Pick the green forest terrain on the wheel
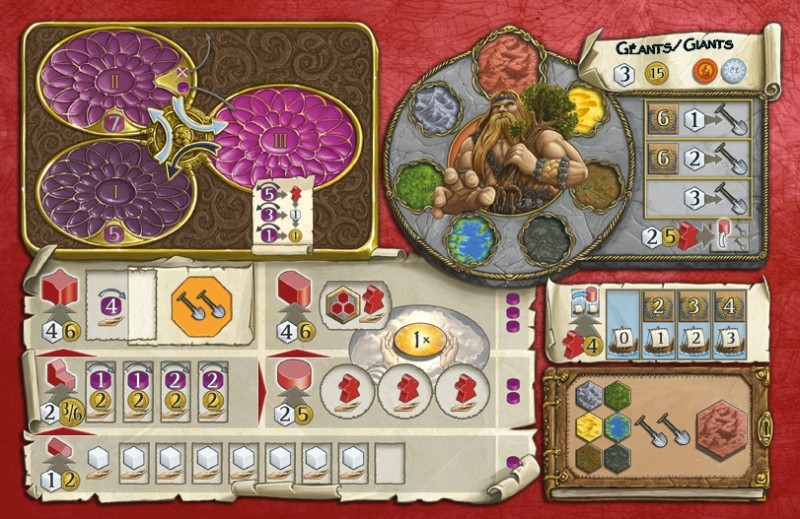 click(x=422, y=183)
